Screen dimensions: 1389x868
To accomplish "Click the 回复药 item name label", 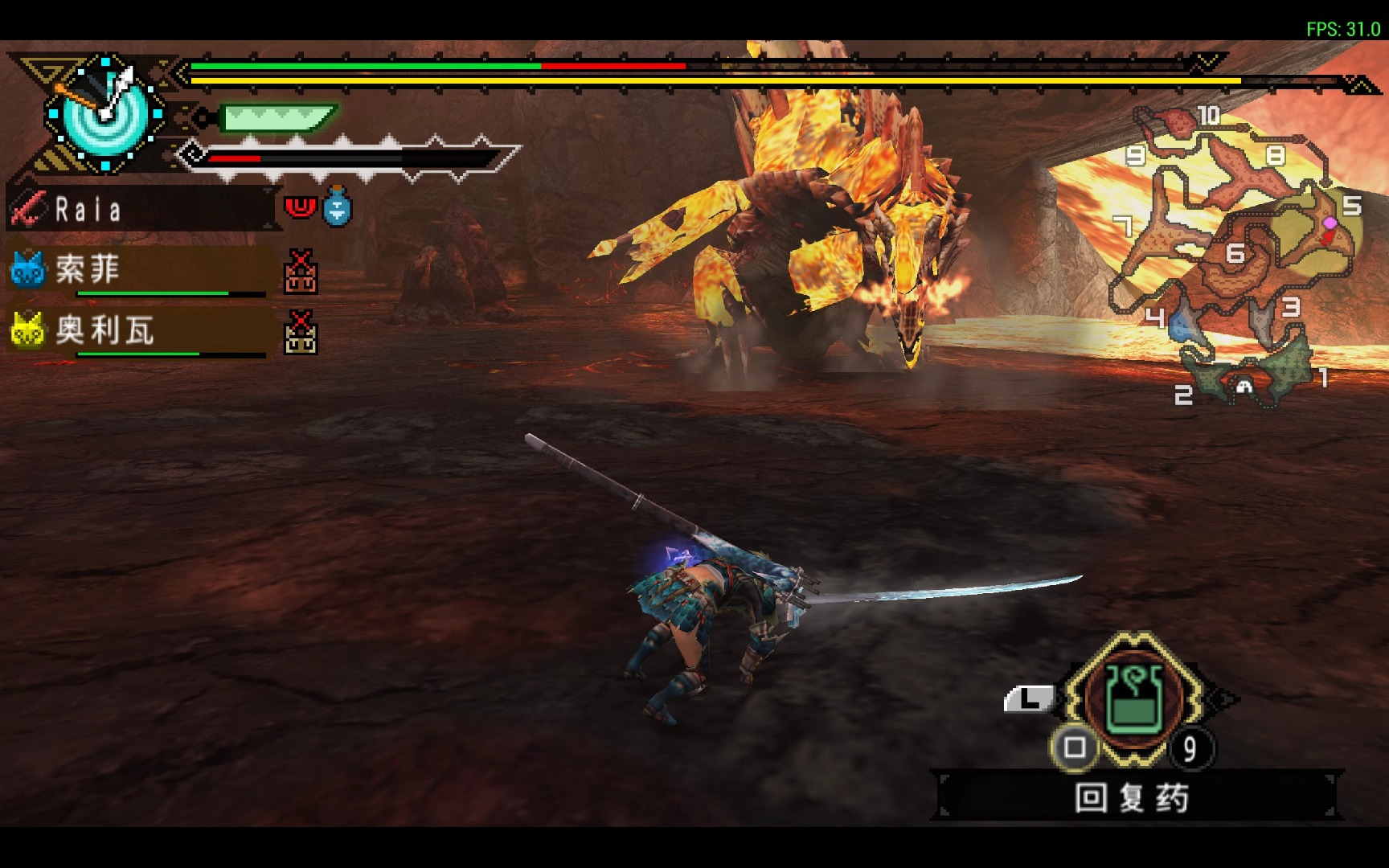I will pos(1132,798).
